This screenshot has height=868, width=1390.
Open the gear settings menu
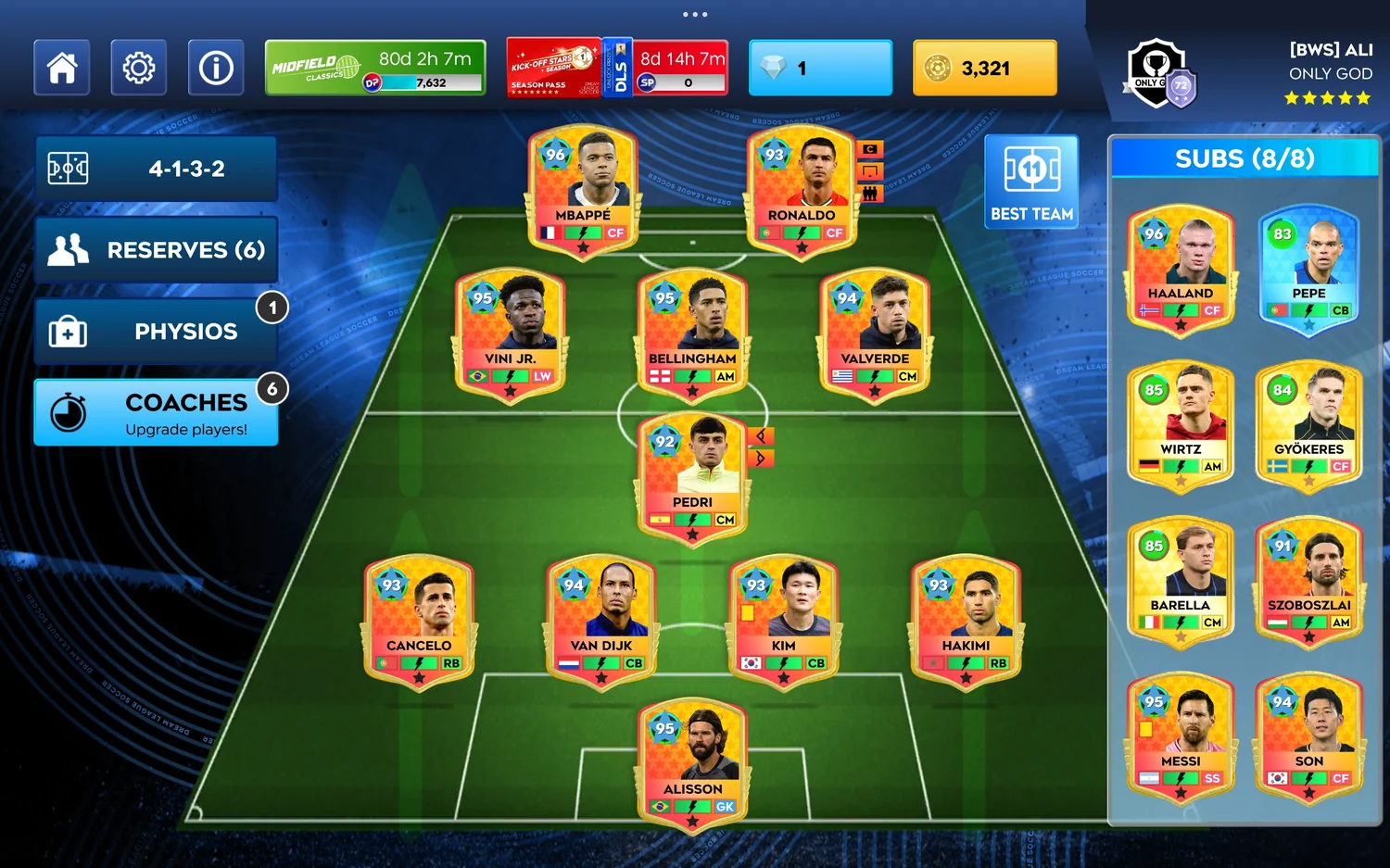139,68
